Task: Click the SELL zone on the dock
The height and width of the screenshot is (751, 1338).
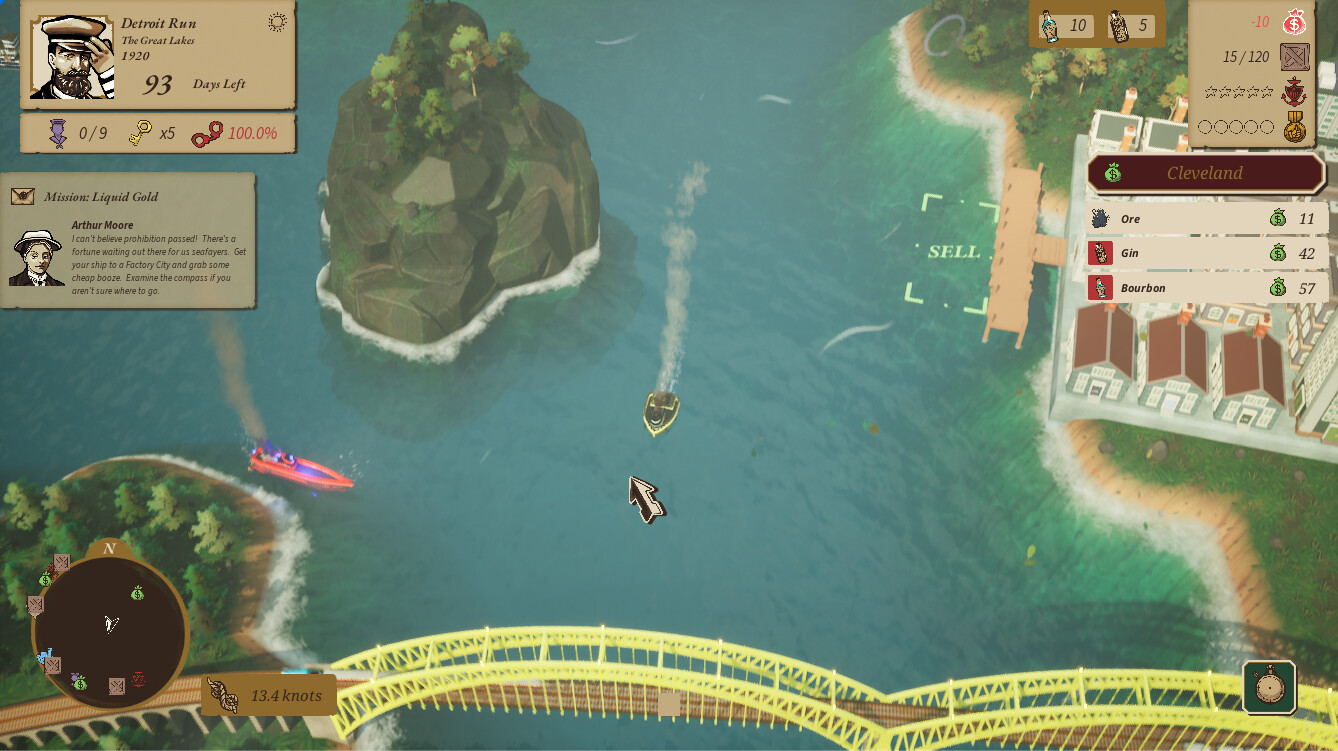Action: click(957, 252)
